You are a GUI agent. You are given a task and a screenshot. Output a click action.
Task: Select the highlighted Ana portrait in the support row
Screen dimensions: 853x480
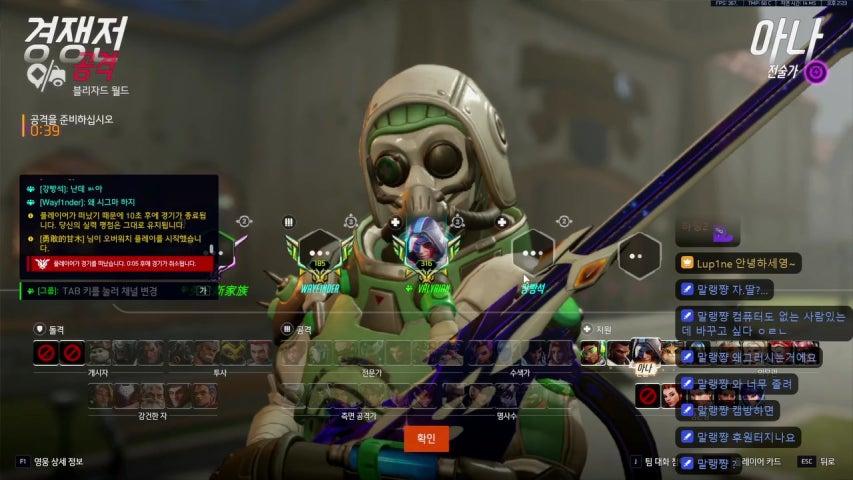(649, 353)
